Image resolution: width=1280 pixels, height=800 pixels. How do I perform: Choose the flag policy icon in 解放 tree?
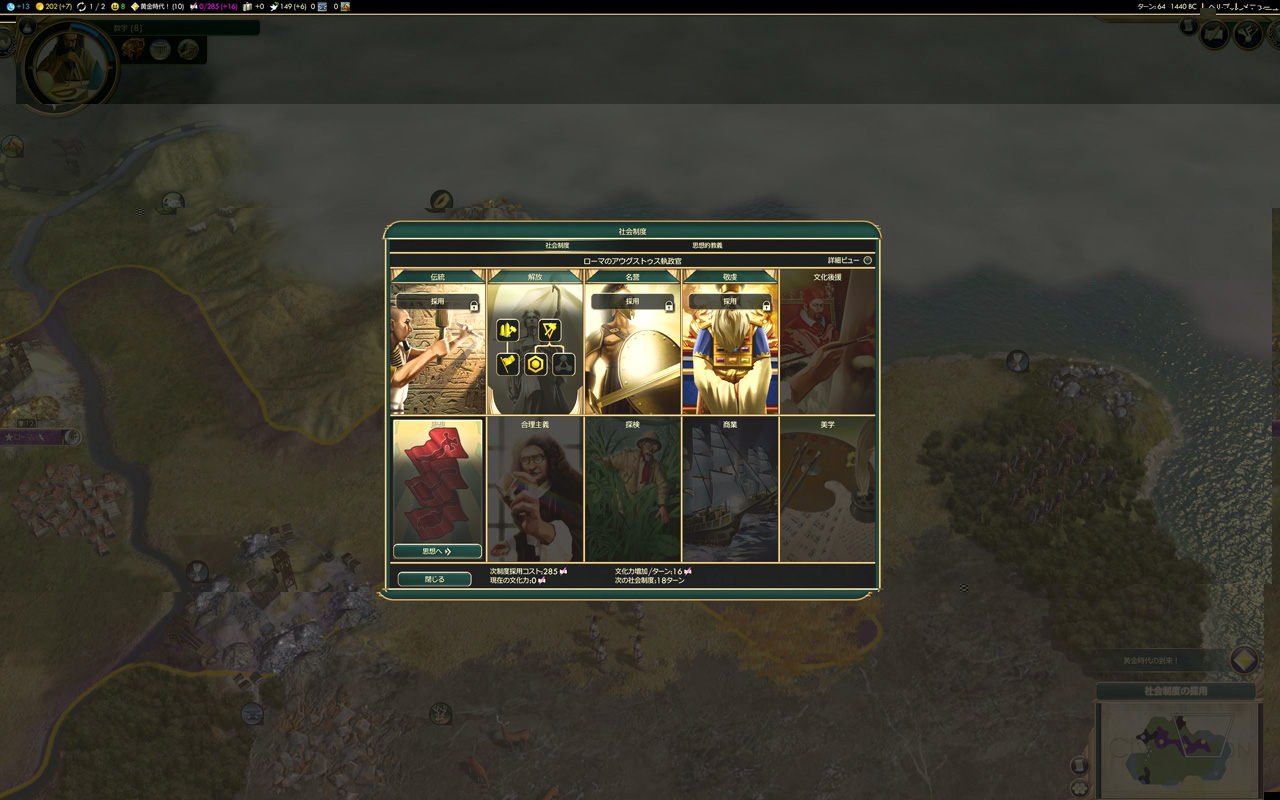tap(508, 364)
